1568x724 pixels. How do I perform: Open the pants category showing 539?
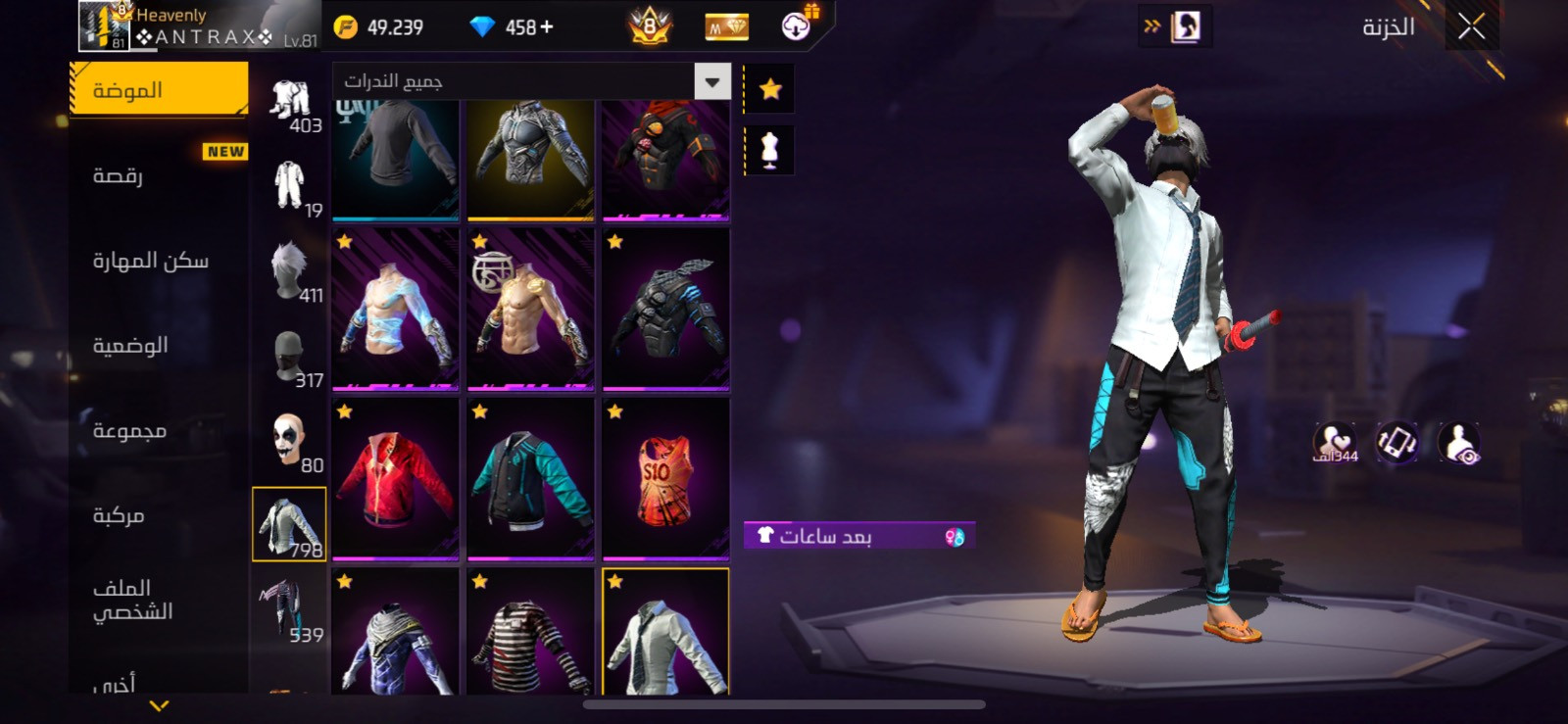click(x=289, y=611)
